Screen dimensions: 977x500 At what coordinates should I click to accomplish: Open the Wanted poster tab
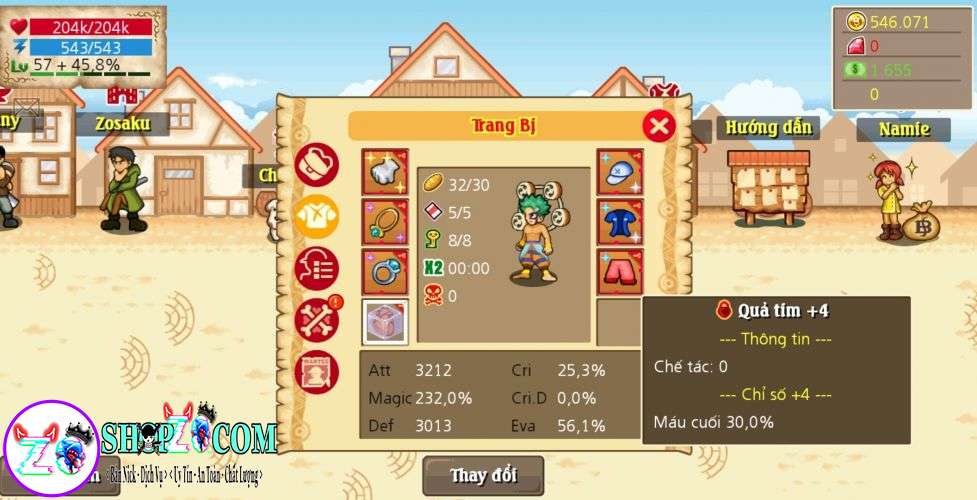click(x=317, y=372)
